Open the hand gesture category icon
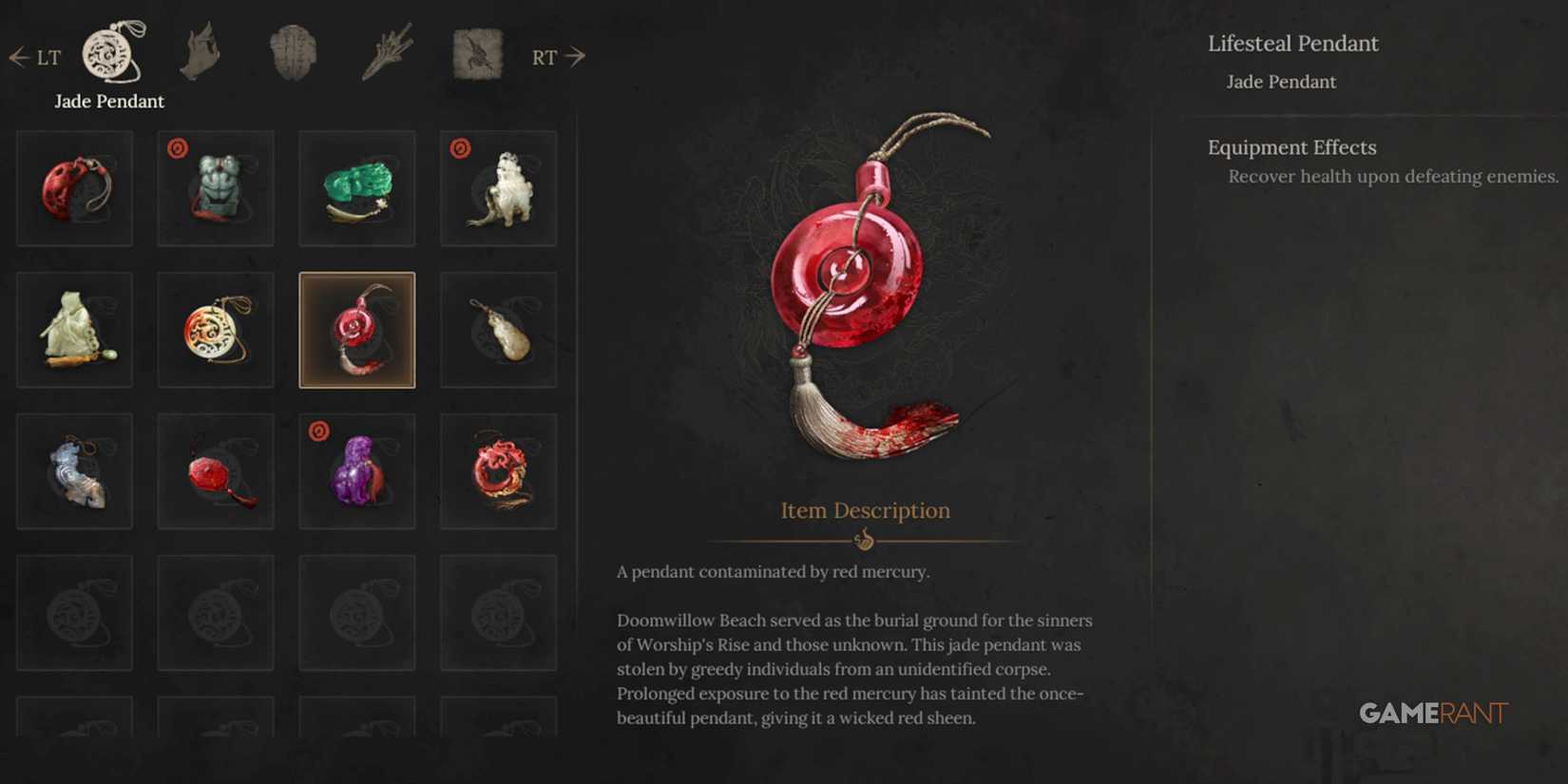 (x=201, y=52)
